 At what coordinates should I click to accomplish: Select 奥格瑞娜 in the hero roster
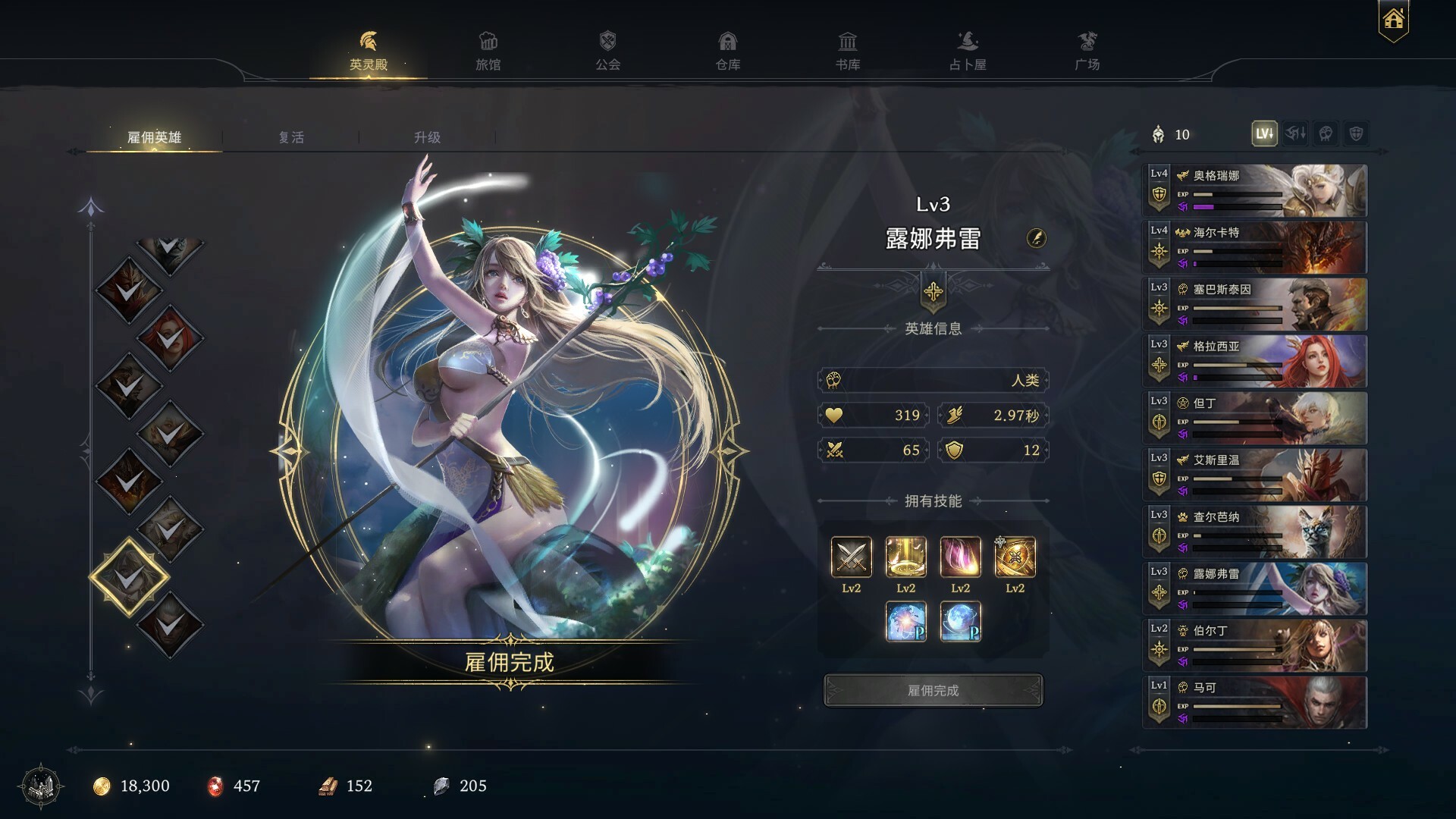pyautogui.click(x=1254, y=191)
